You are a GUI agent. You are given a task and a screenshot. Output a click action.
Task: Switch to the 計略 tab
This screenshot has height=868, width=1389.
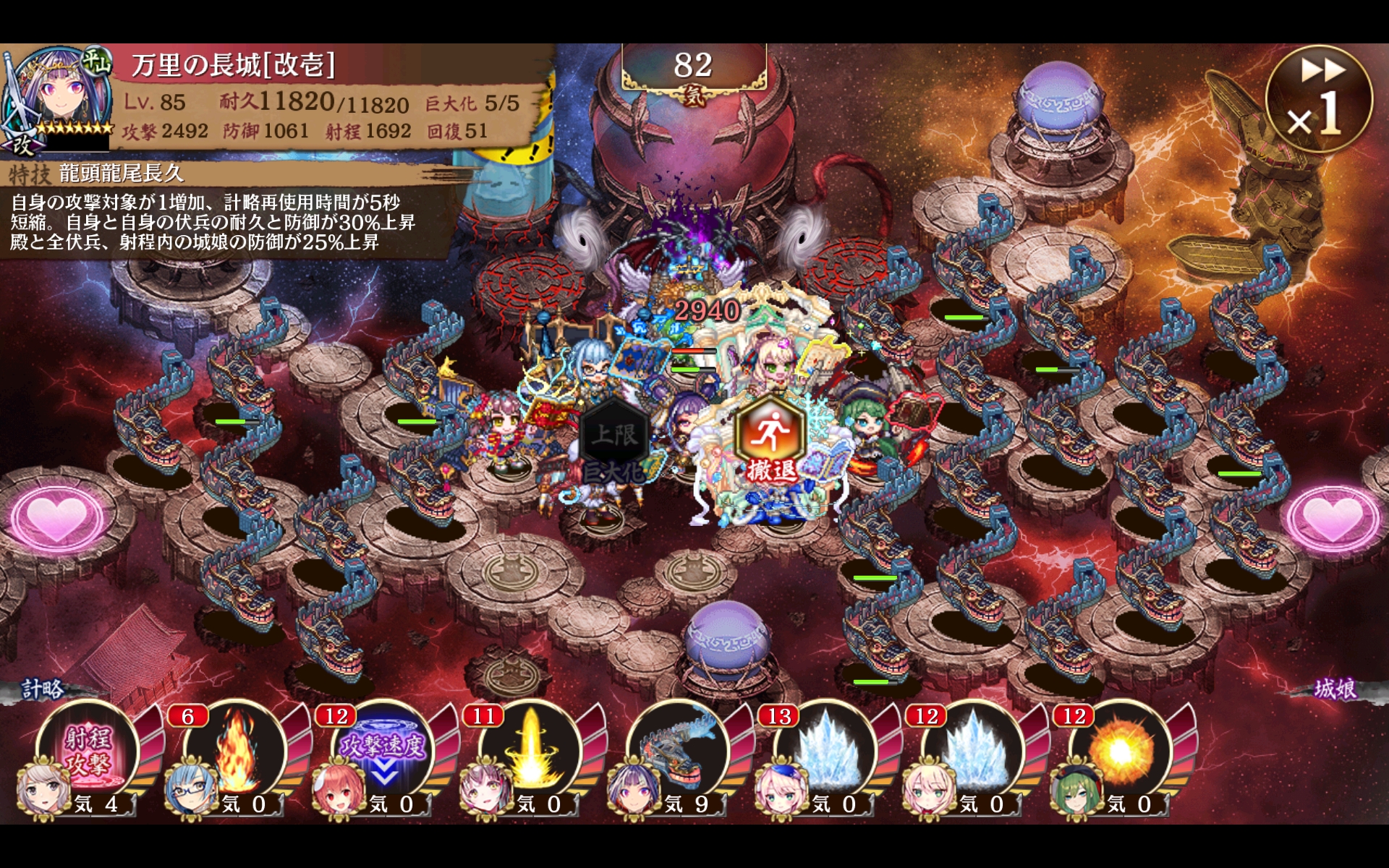(x=43, y=689)
